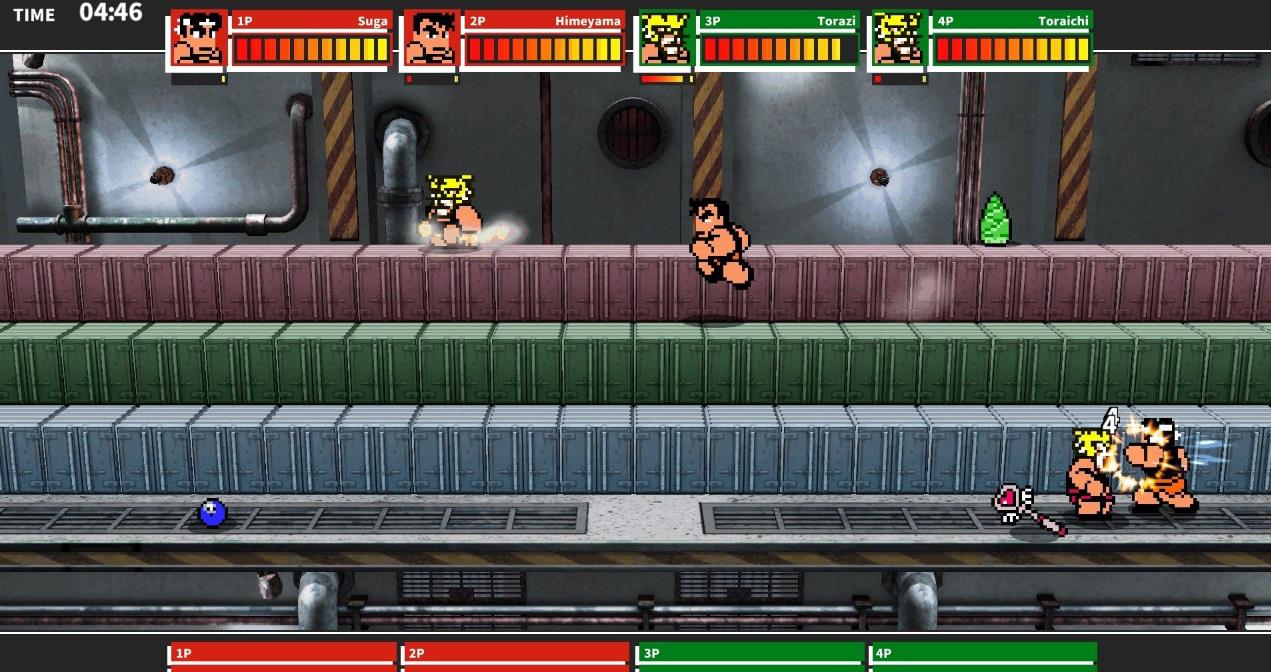
Task: Click Torazi's 3P character portrait
Action: pos(666,40)
